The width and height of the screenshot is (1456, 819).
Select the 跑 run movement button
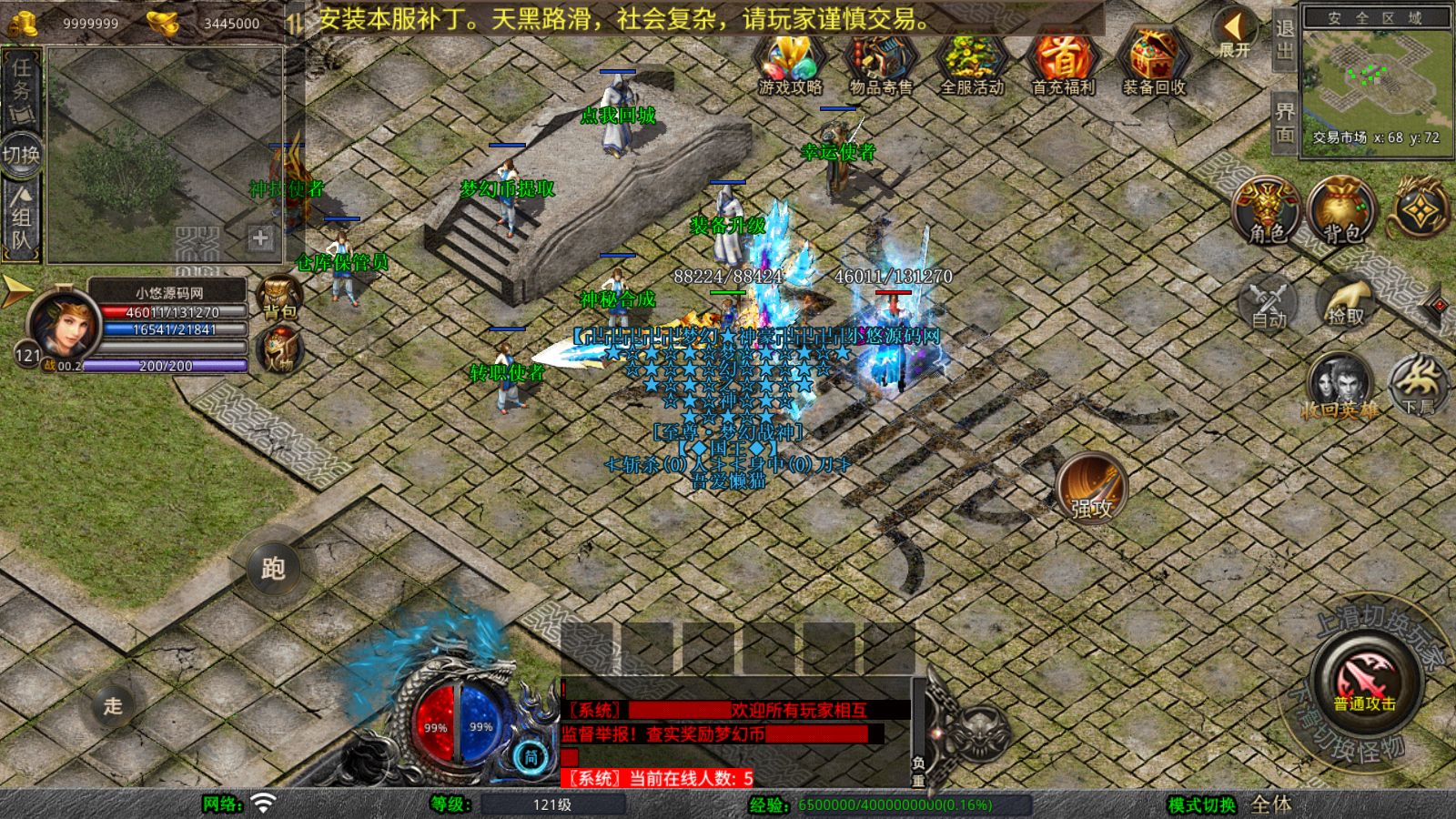tap(273, 568)
